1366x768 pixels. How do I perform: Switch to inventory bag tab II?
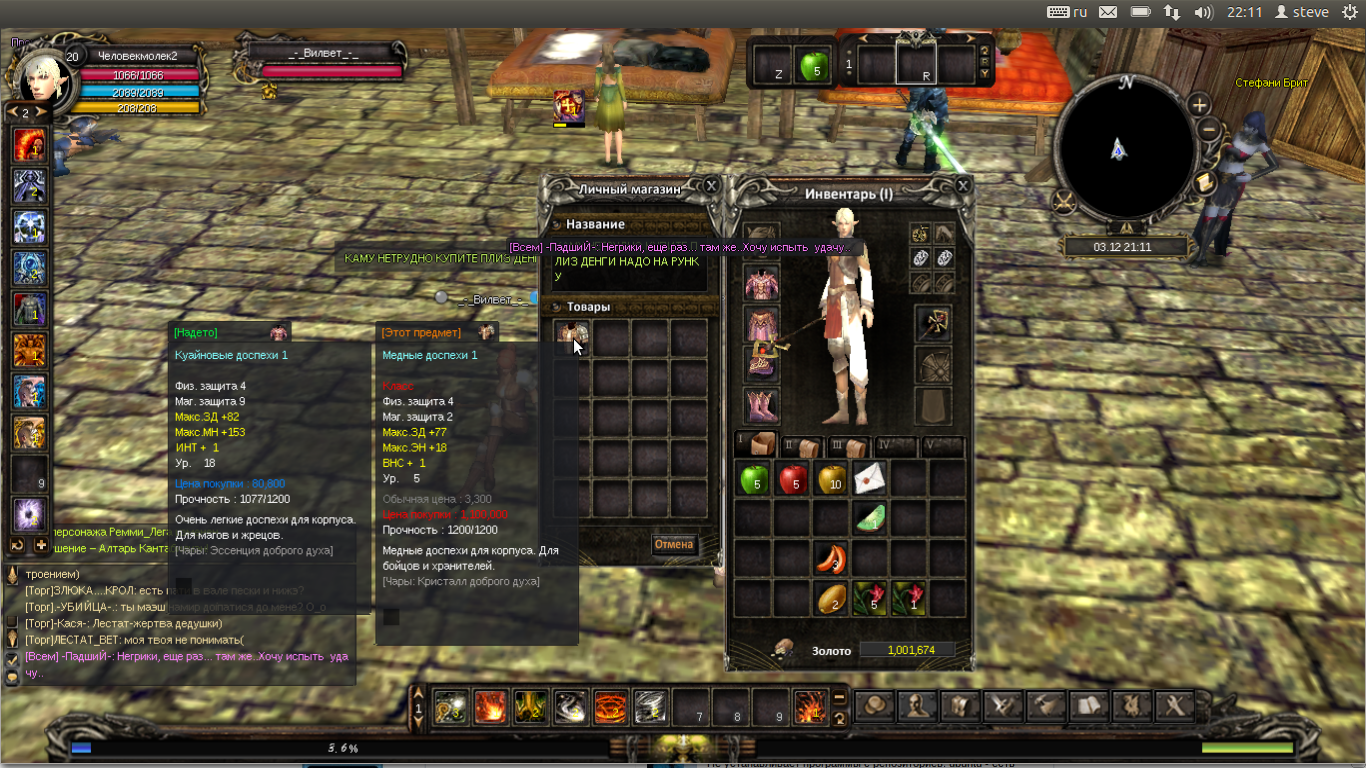pyautogui.click(x=802, y=446)
